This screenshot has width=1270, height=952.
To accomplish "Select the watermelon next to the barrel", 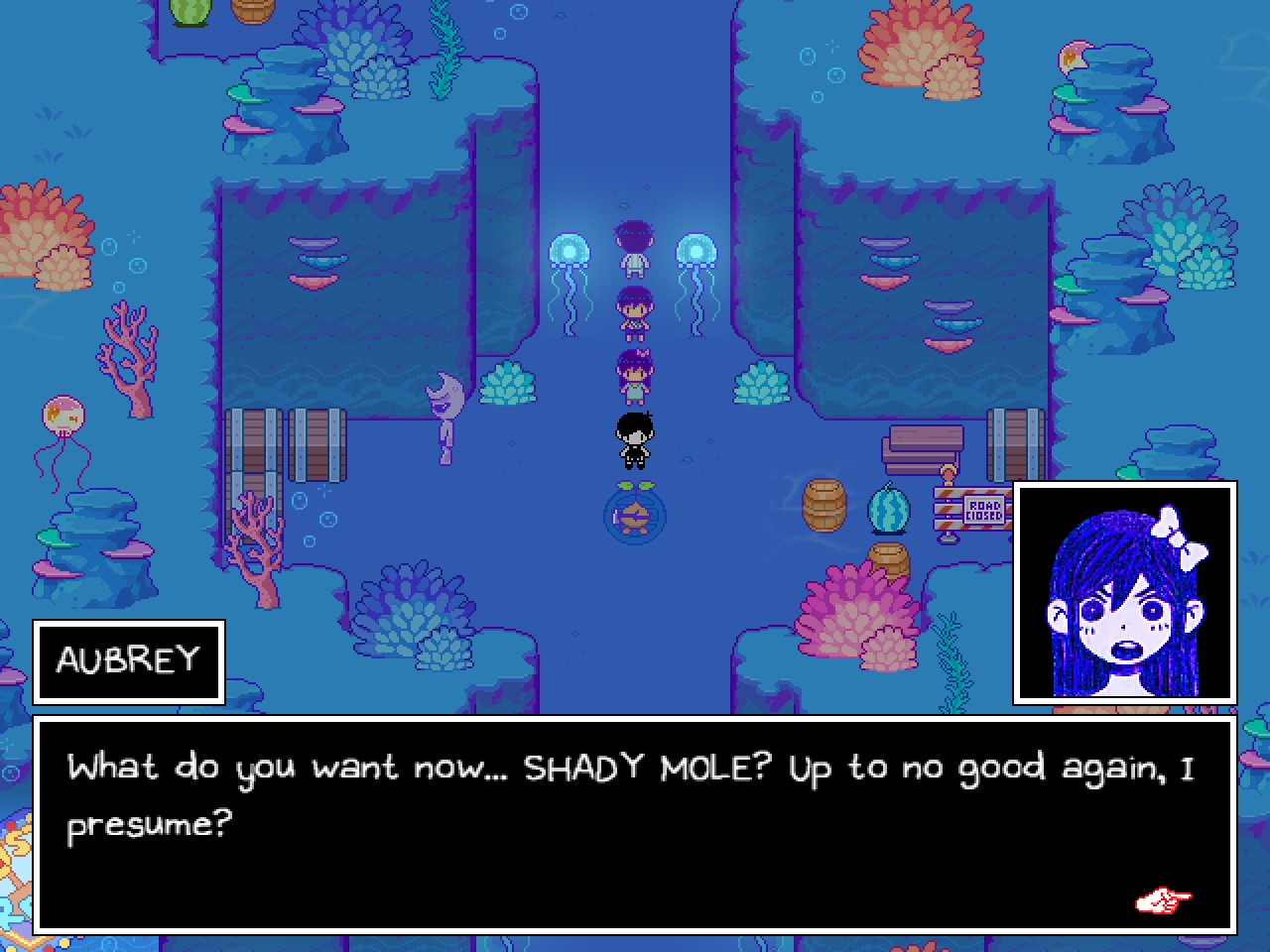I will click(x=890, y=510).
